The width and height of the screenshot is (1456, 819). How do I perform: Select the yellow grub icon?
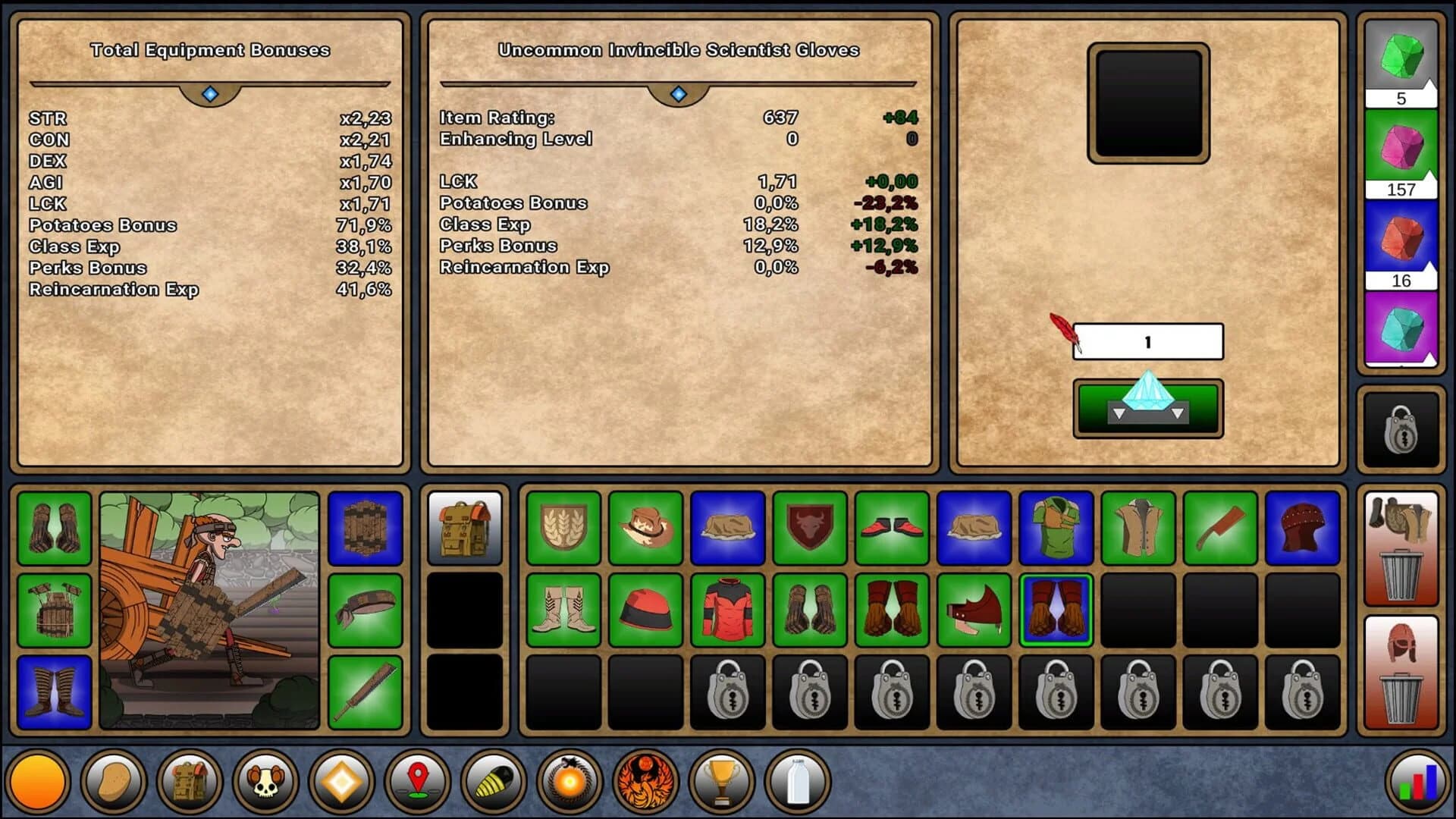pyautogui.click(x=493, y=781)
